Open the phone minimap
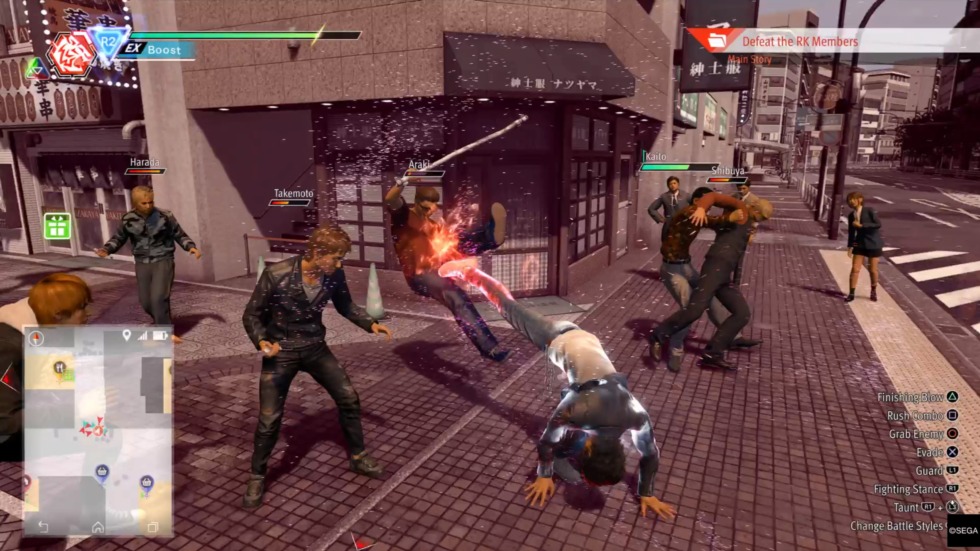980x551 pixels. click(97, 430)
